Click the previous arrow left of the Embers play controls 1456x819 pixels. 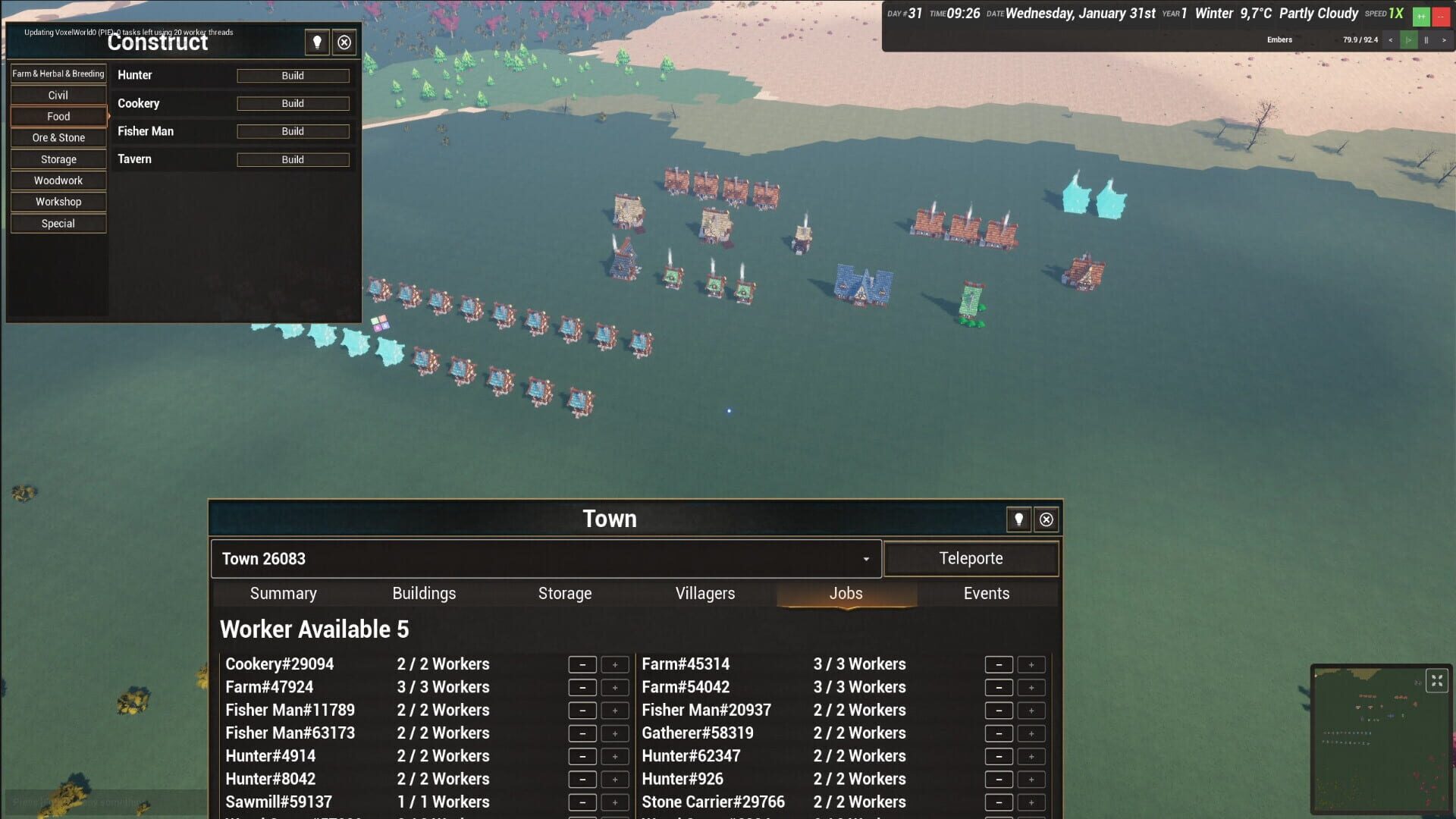tap(1391, 40)
